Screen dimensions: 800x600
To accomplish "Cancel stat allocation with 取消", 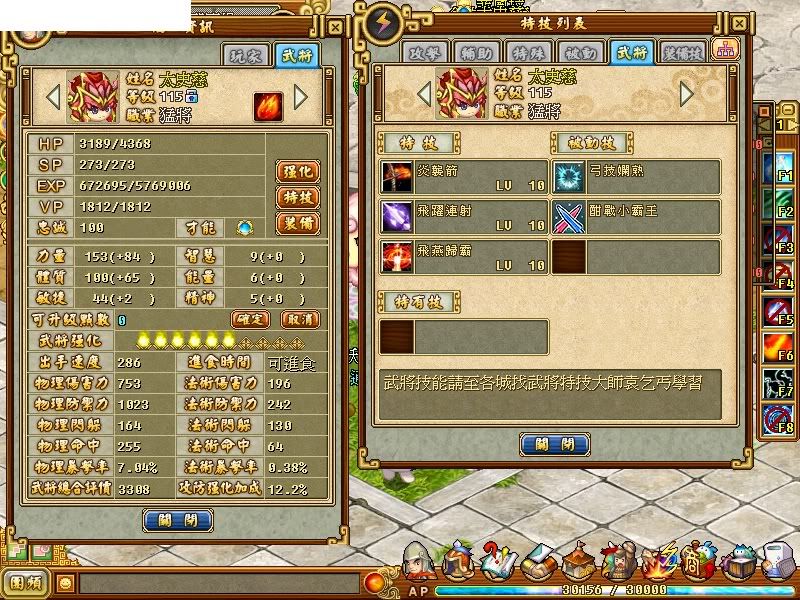I will tap(299, 319).
